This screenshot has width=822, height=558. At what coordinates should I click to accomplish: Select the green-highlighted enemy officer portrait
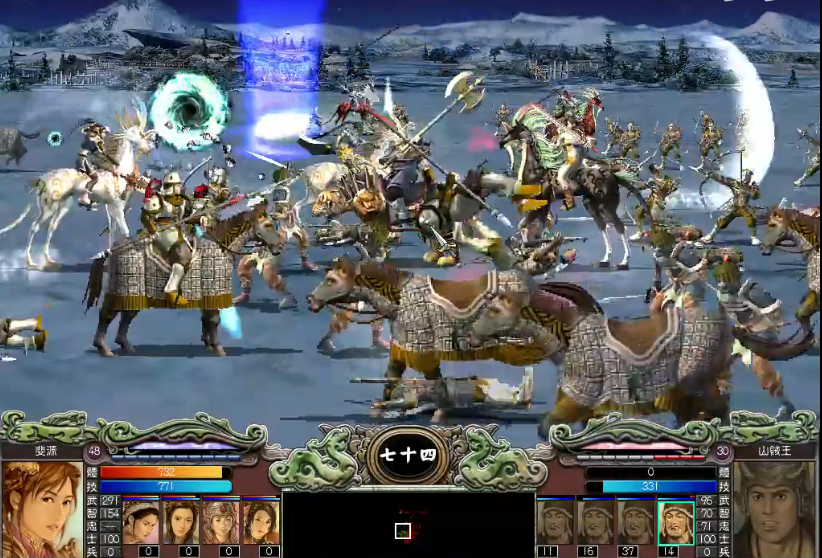click(676, 522)
